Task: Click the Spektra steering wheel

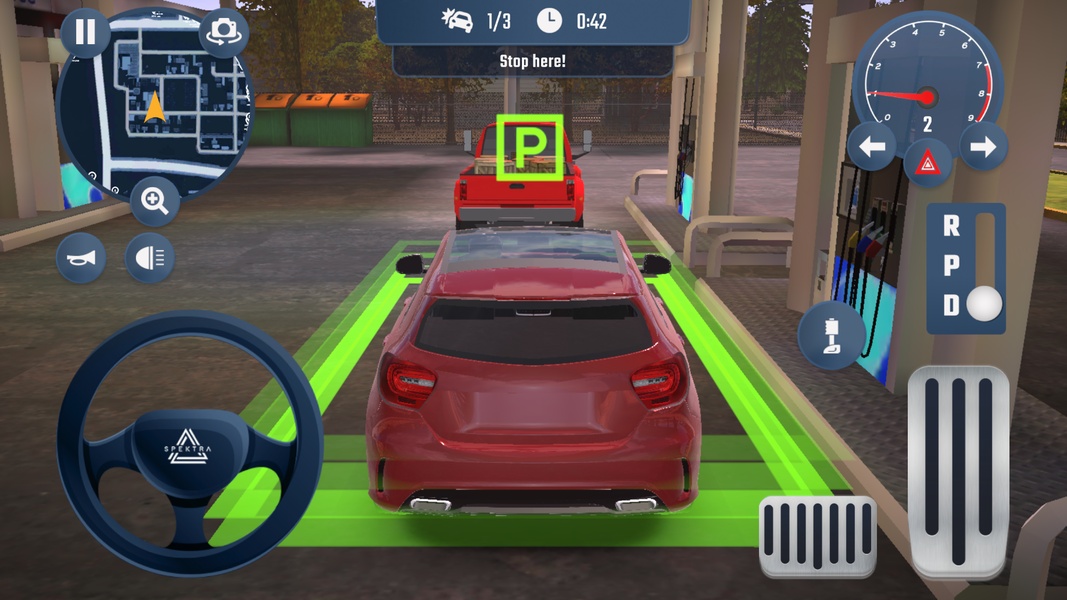Action: click(x=189, y=445)
